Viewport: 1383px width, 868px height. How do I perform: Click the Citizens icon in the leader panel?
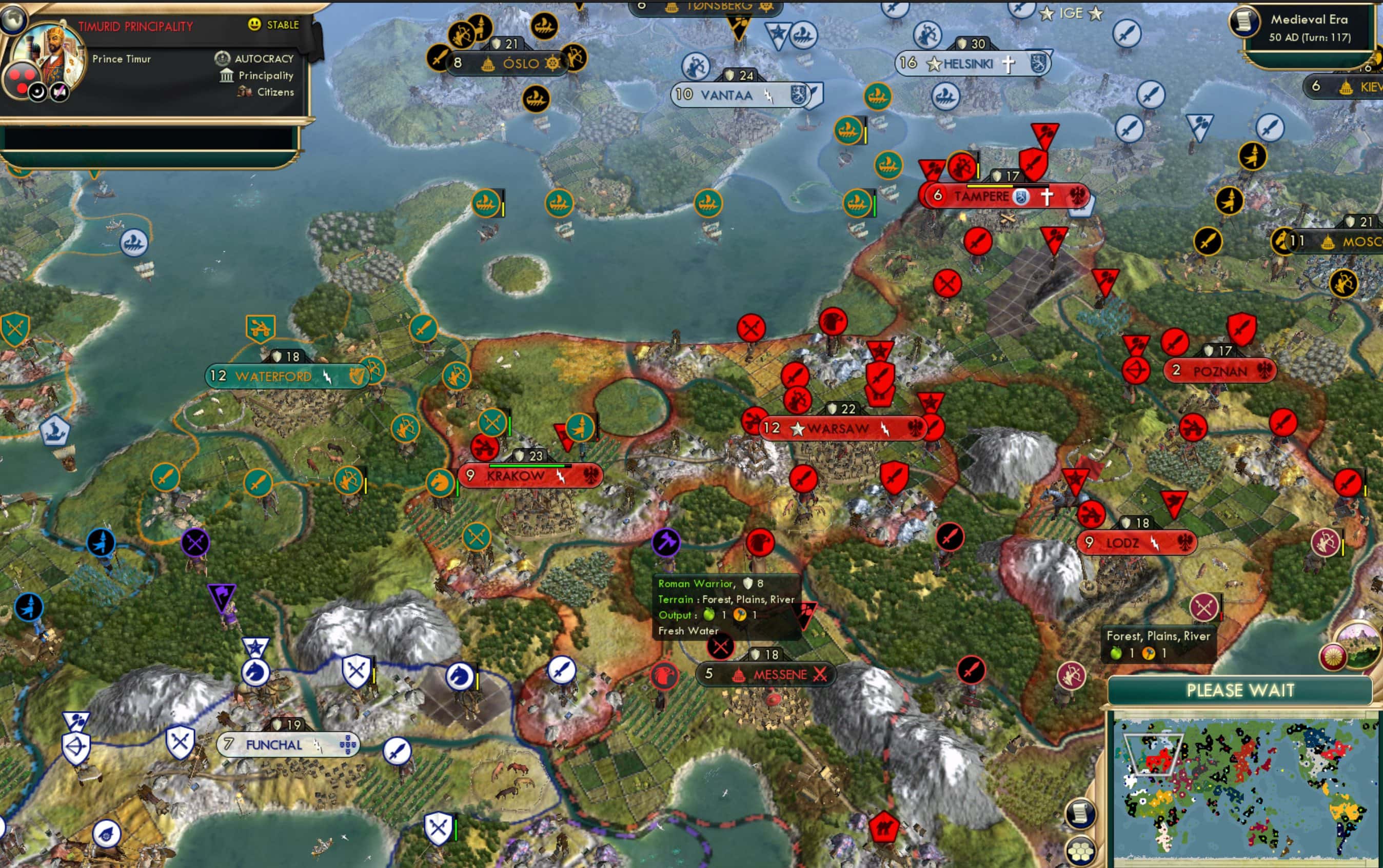[x=245, y=92]
